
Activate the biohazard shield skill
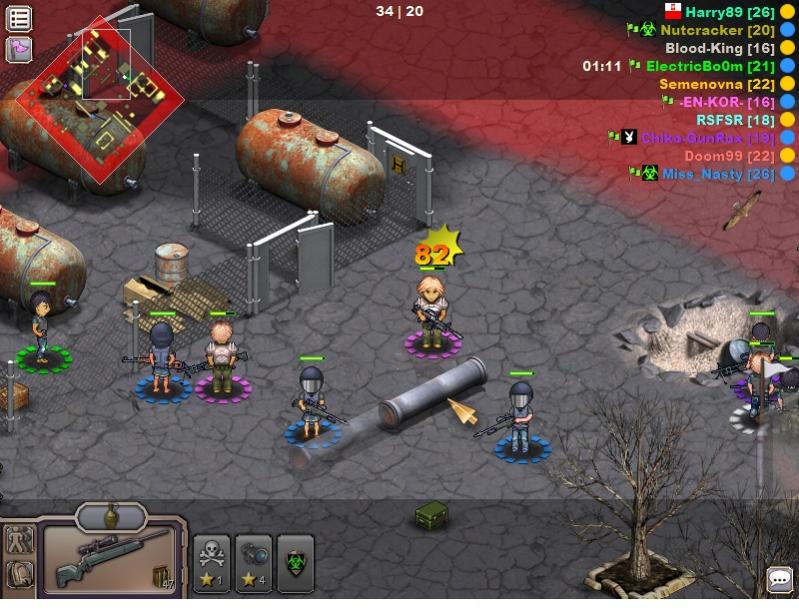tap(295, 563)
